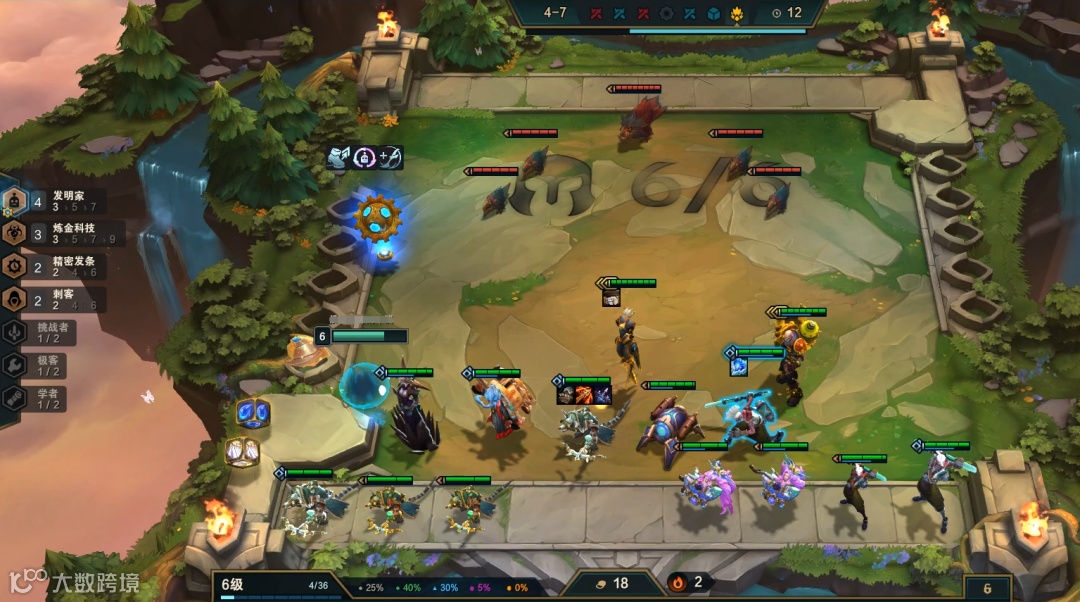The image size is (1080, 602).
Task: Click the grey gear stage icon
Action: point(667,14)
